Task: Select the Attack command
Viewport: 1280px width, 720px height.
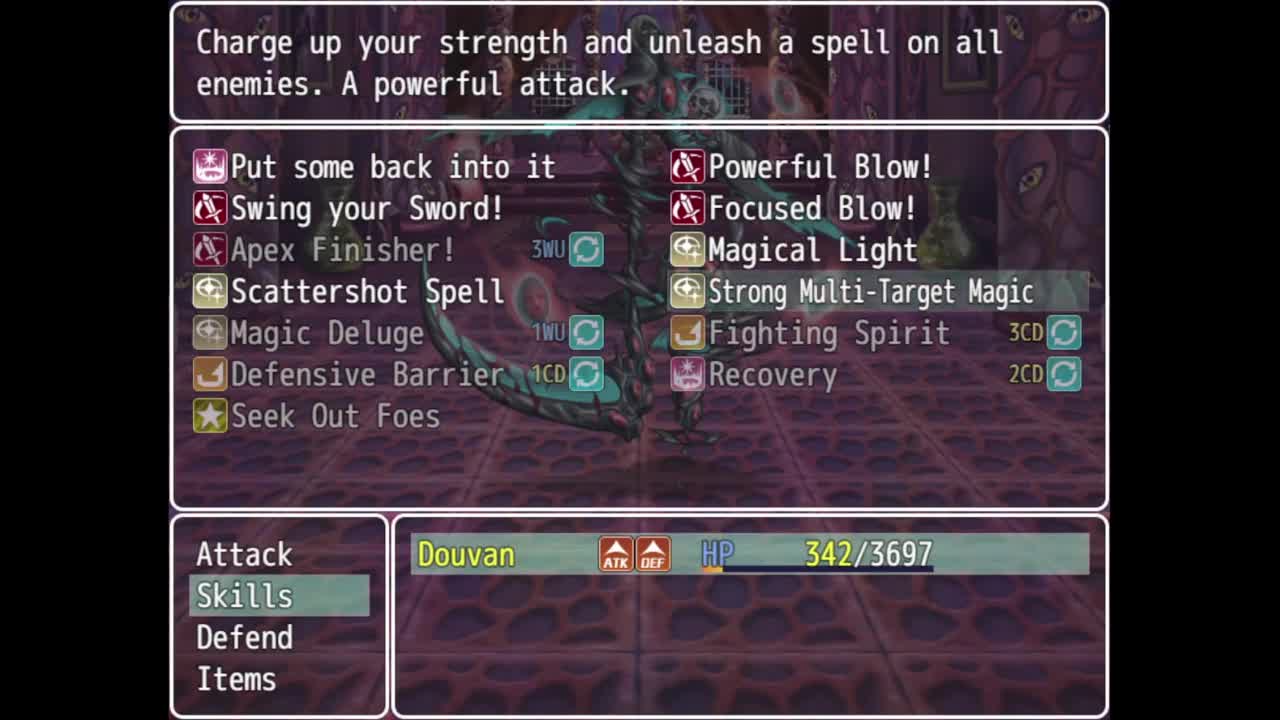Action: point(245,554)
